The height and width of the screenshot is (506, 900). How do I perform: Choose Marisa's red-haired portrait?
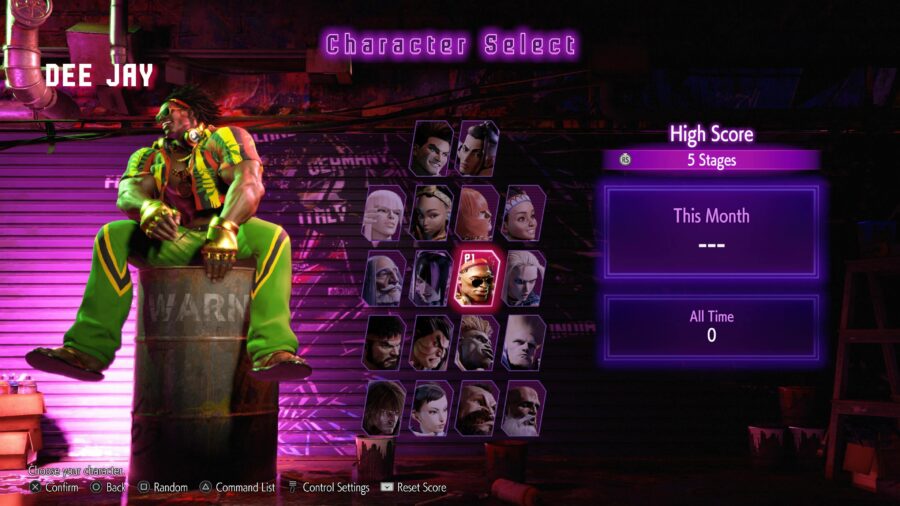click(478, 213)
